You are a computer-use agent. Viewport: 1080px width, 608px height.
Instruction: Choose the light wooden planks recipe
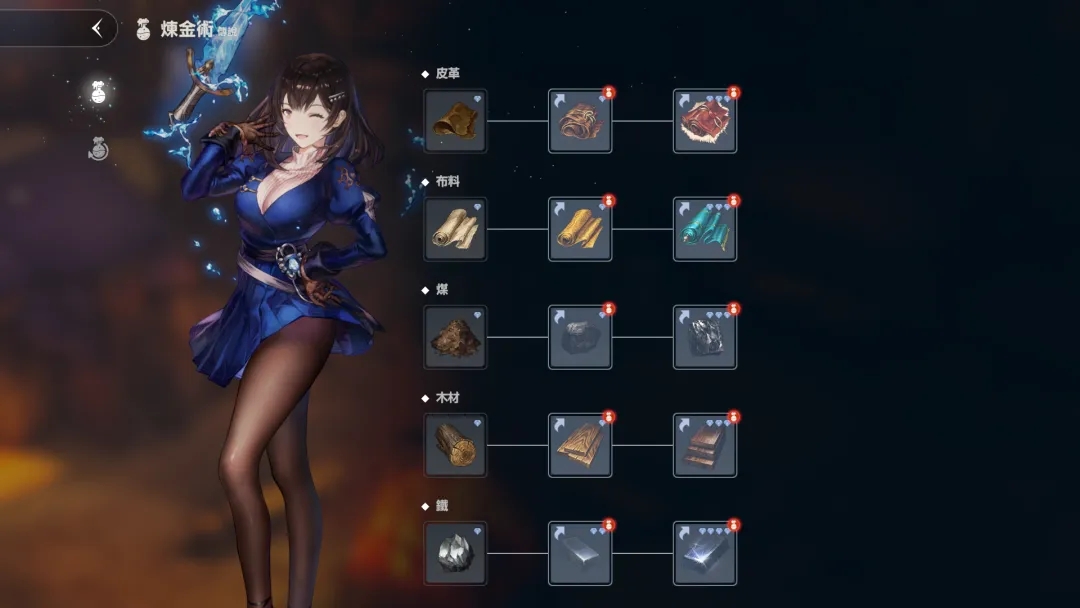pyautogui.click(x=580, y=445)
